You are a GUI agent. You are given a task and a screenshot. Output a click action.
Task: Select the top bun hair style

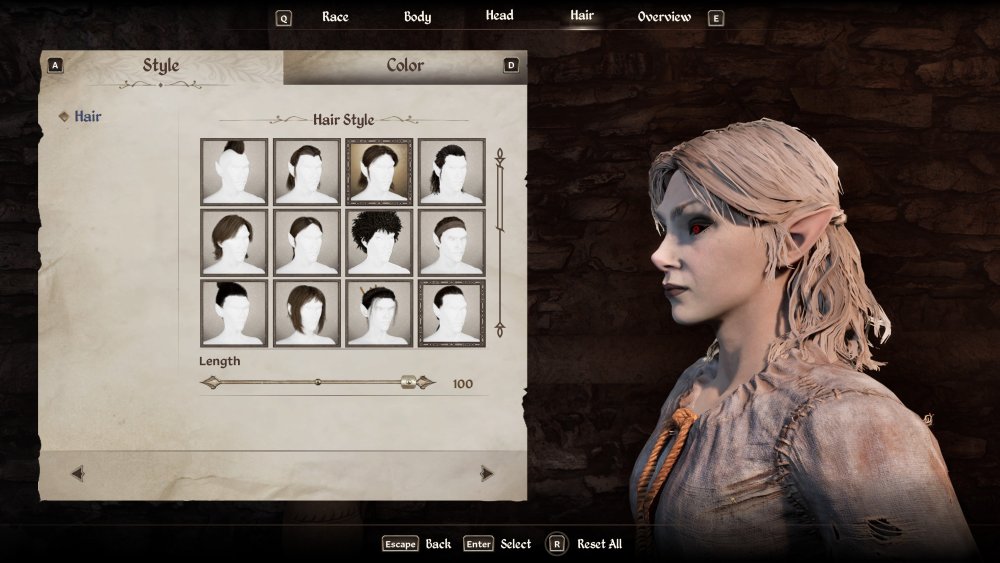pos(234,313)
